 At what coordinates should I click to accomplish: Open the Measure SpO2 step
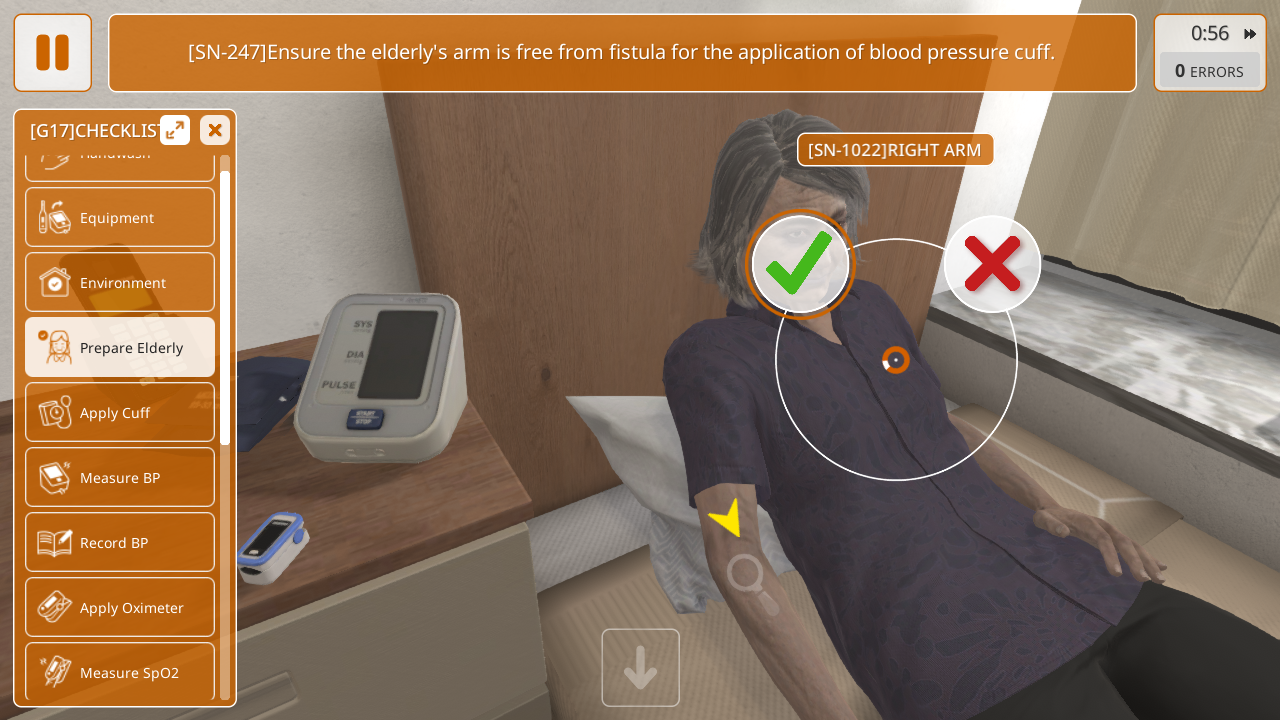[120, 672]
